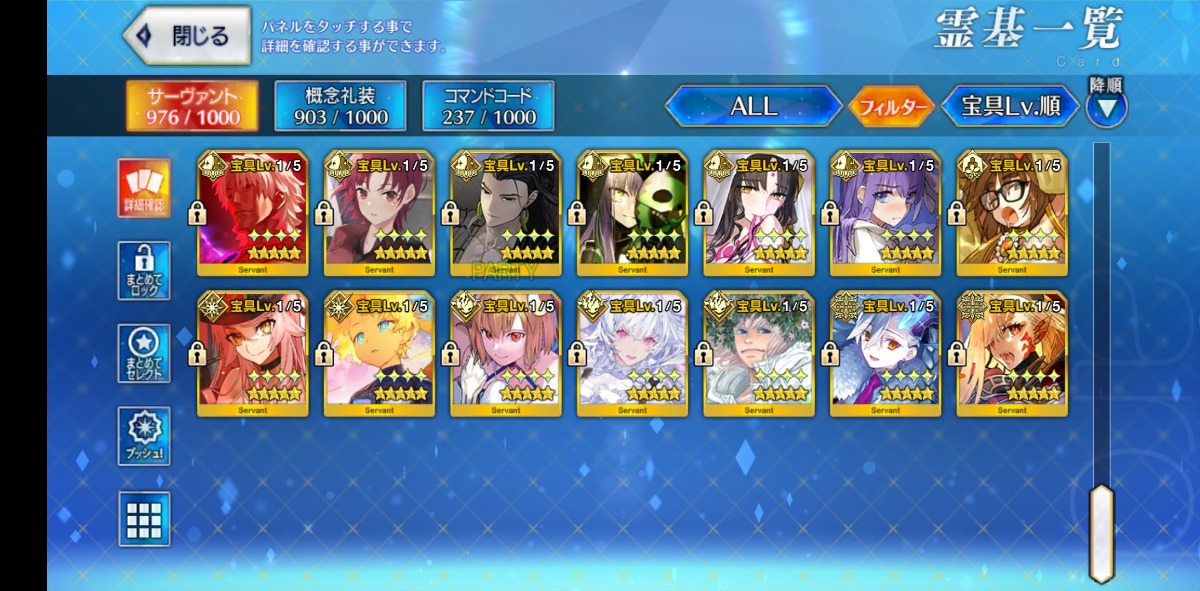This screenshot has width=1200, height=591.
Task: Open the ALL class selector
Action: [x=753, y=106]
